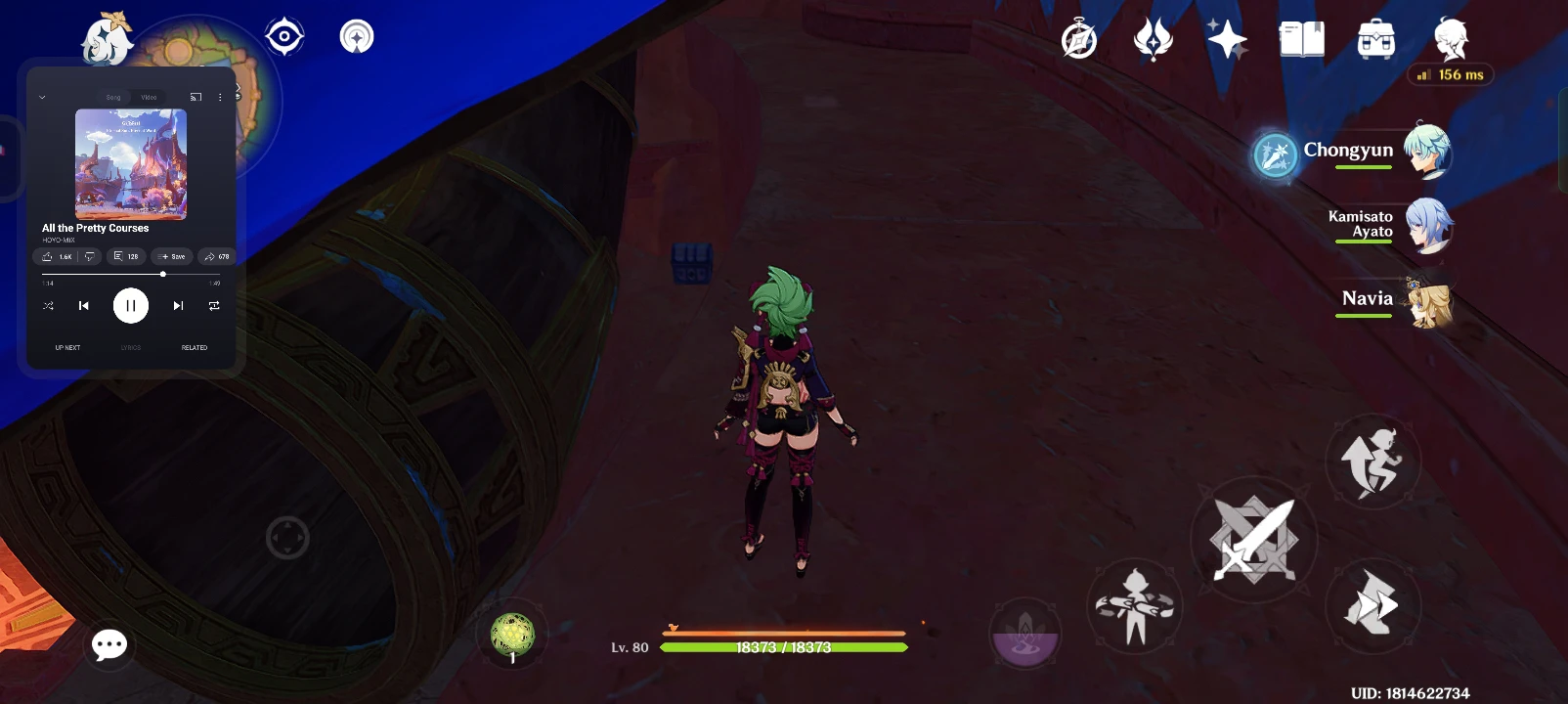The width and height of the screenshot is (1568, 704).
Task: Open the Adventurer Handbook book icon
Action: tap(1301, 37)
